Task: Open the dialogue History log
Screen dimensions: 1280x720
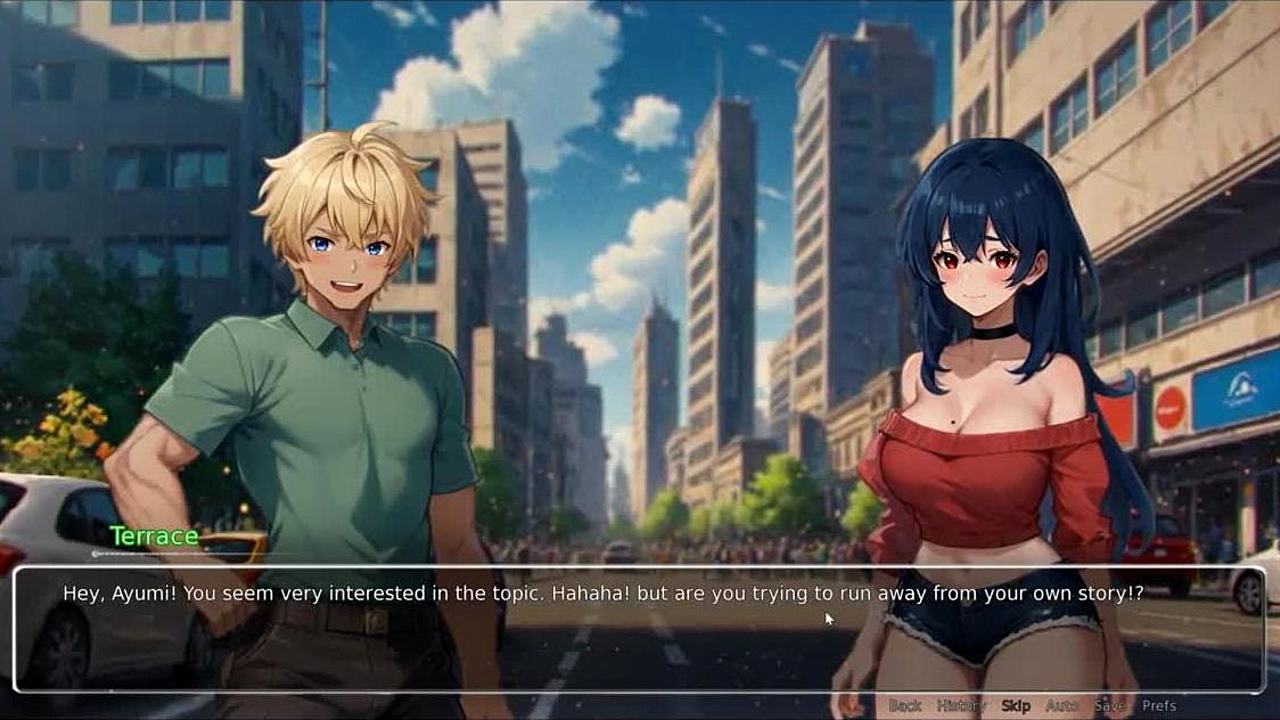Action: coord(961,706)
